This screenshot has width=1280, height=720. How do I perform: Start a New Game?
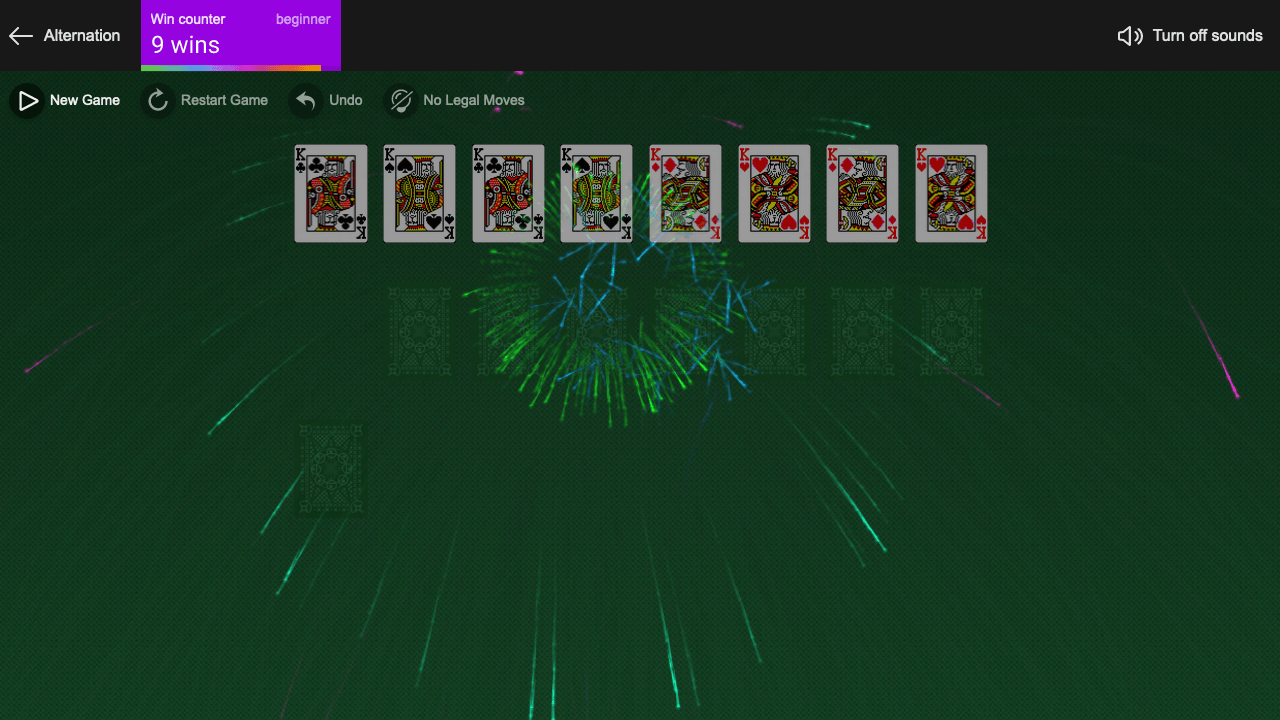(65, 100)
